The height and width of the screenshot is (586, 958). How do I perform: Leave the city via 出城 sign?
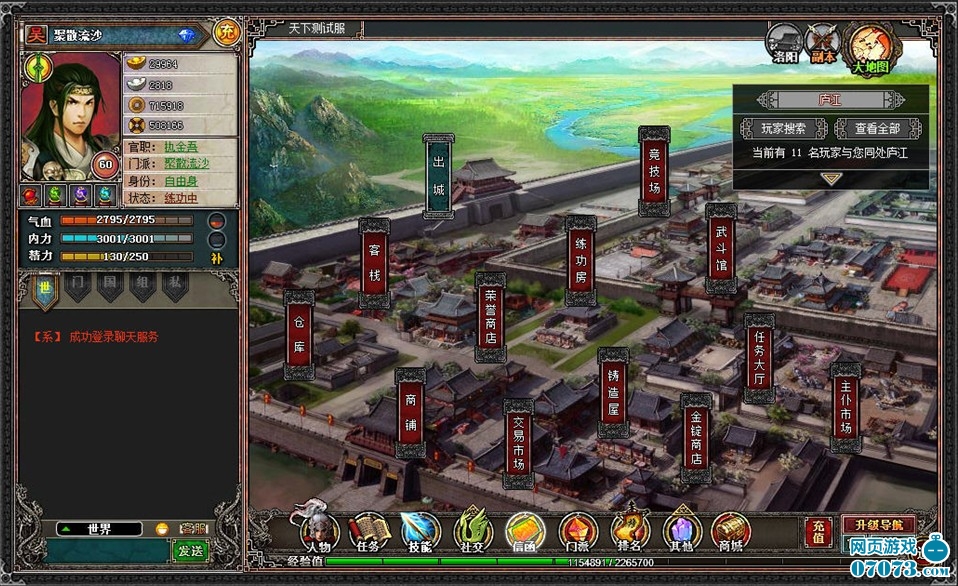[x=438, y=175]
